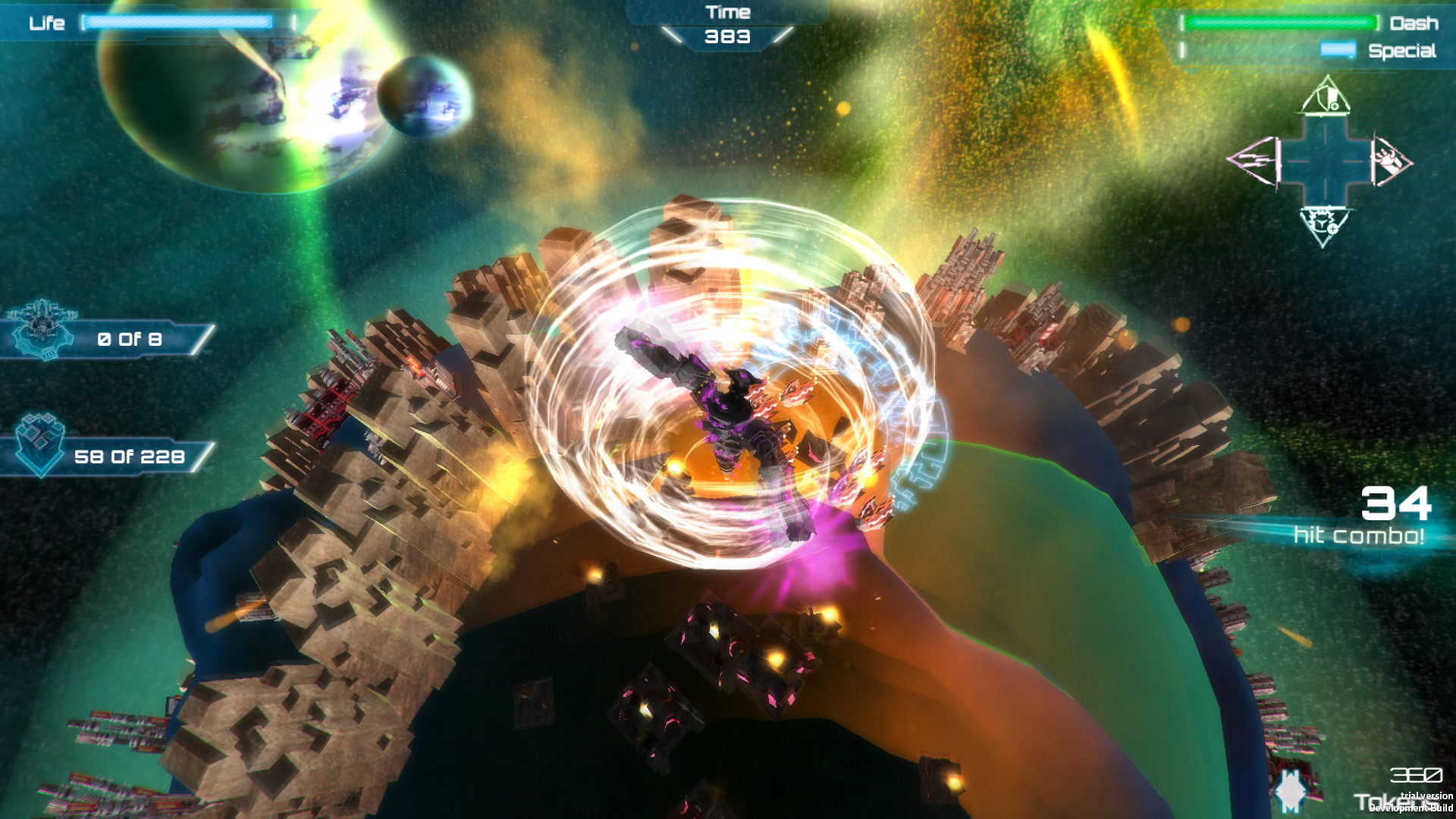Select the Life label in the top-left HUD
1456x819 pixels.
(47, 23)
